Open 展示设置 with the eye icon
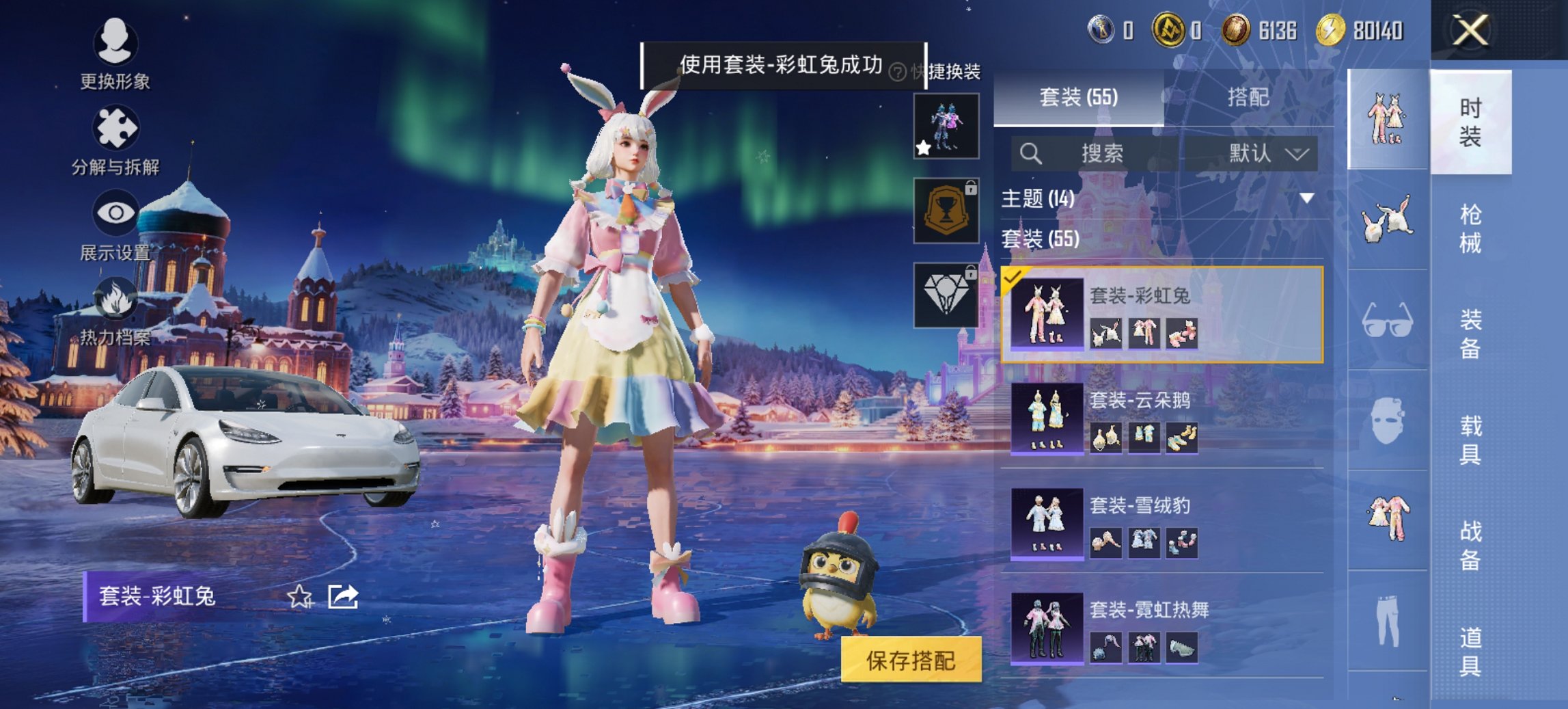1568x709 pixels. [116, 211]
